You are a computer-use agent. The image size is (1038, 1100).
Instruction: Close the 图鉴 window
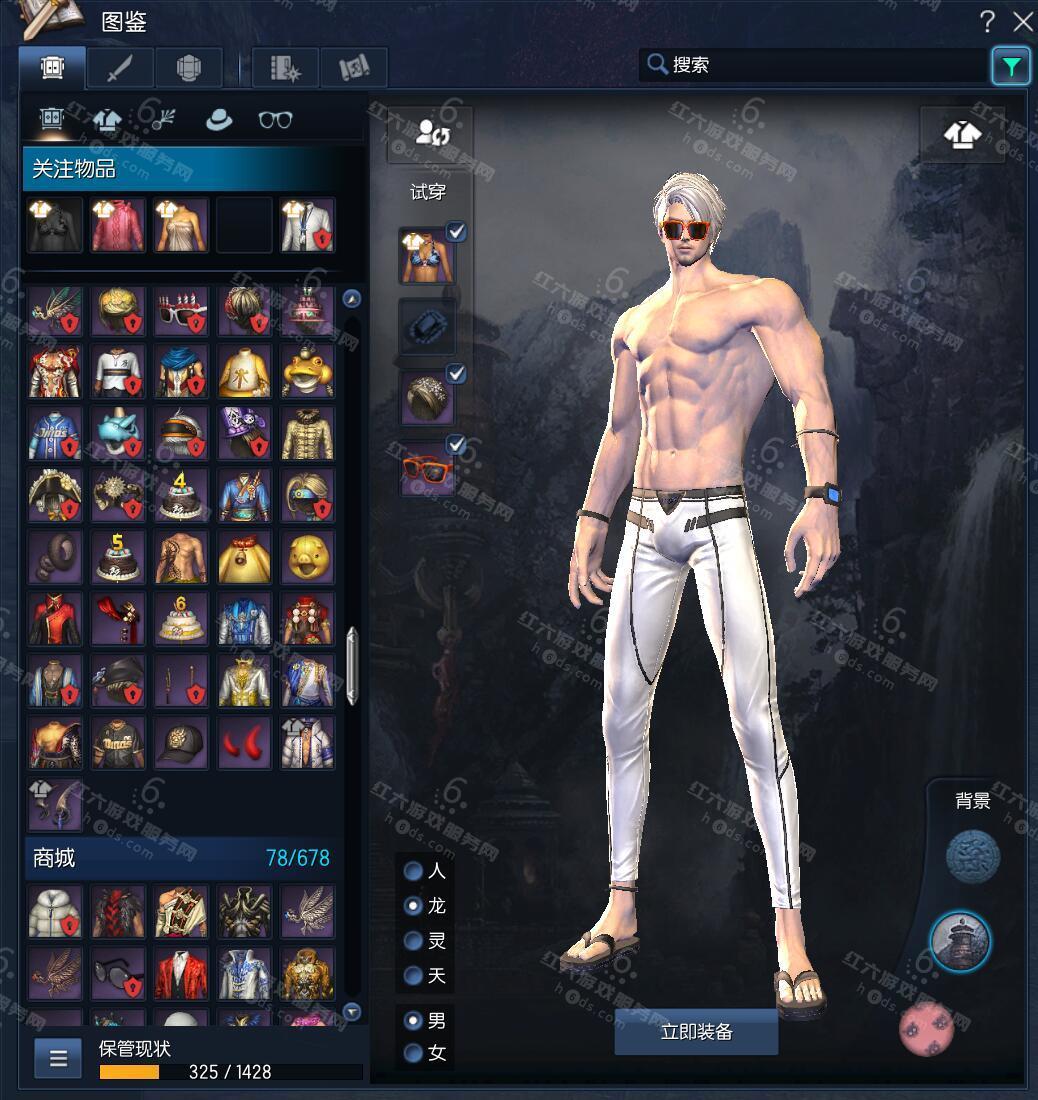1022,21
